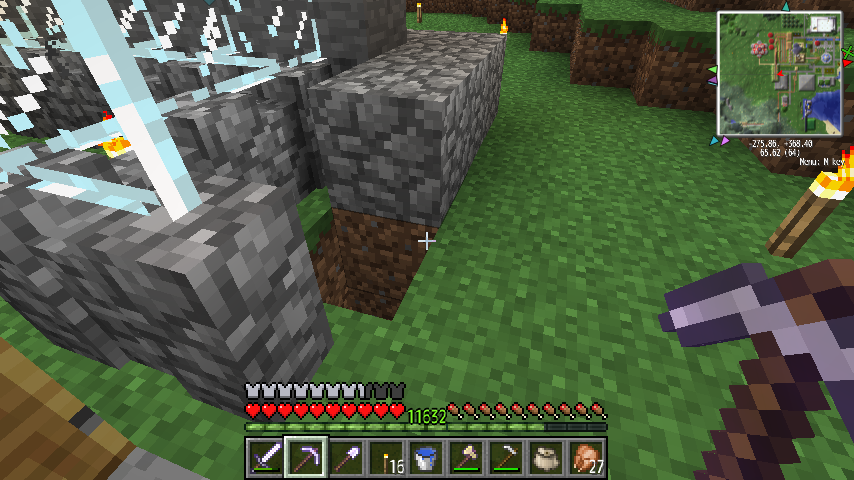This screenshot has height=480, width=854.
Task: Click the minimap in the corner
Action: 780,74
